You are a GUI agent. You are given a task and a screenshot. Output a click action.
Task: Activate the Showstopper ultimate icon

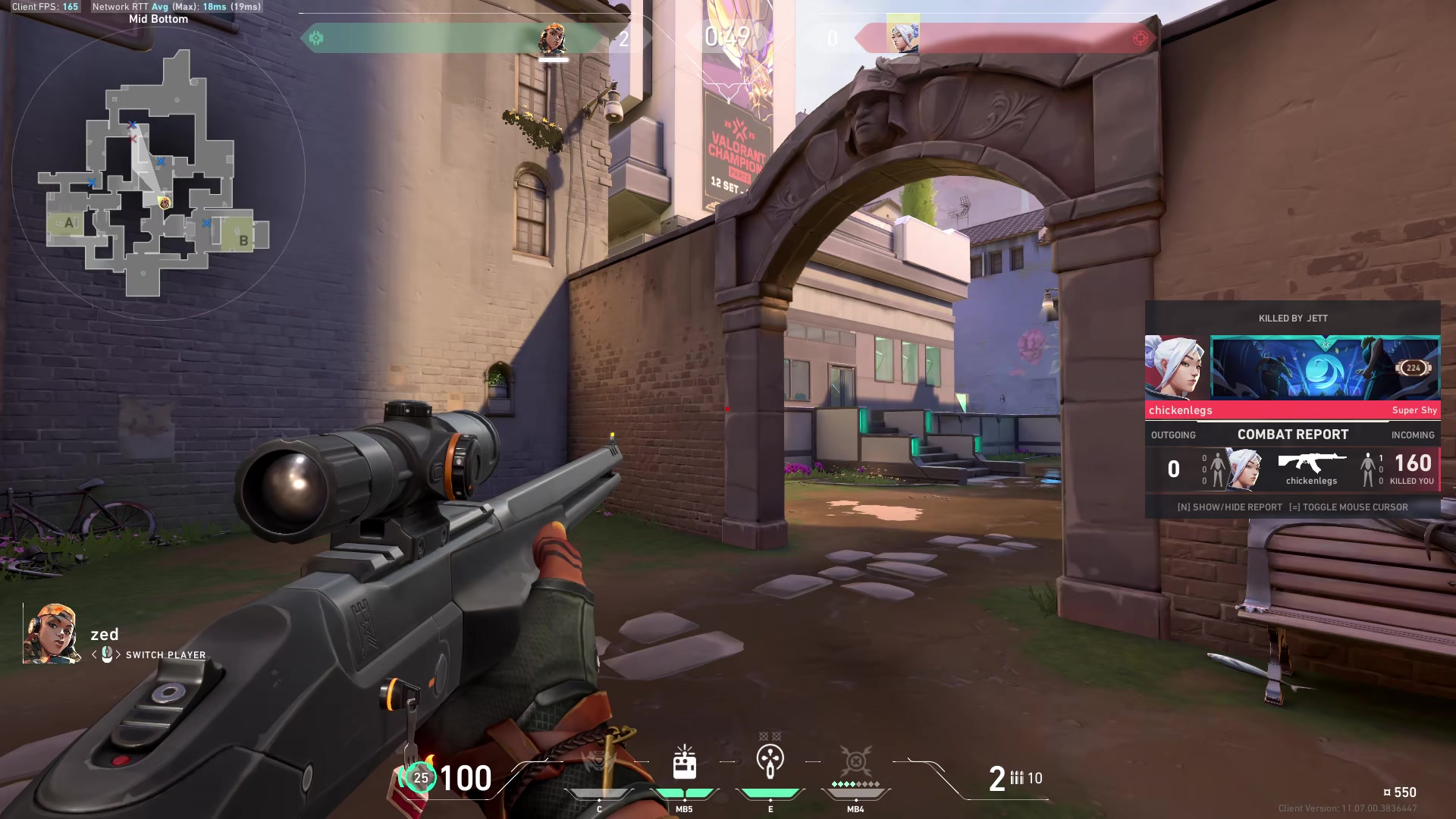point(855,761)
